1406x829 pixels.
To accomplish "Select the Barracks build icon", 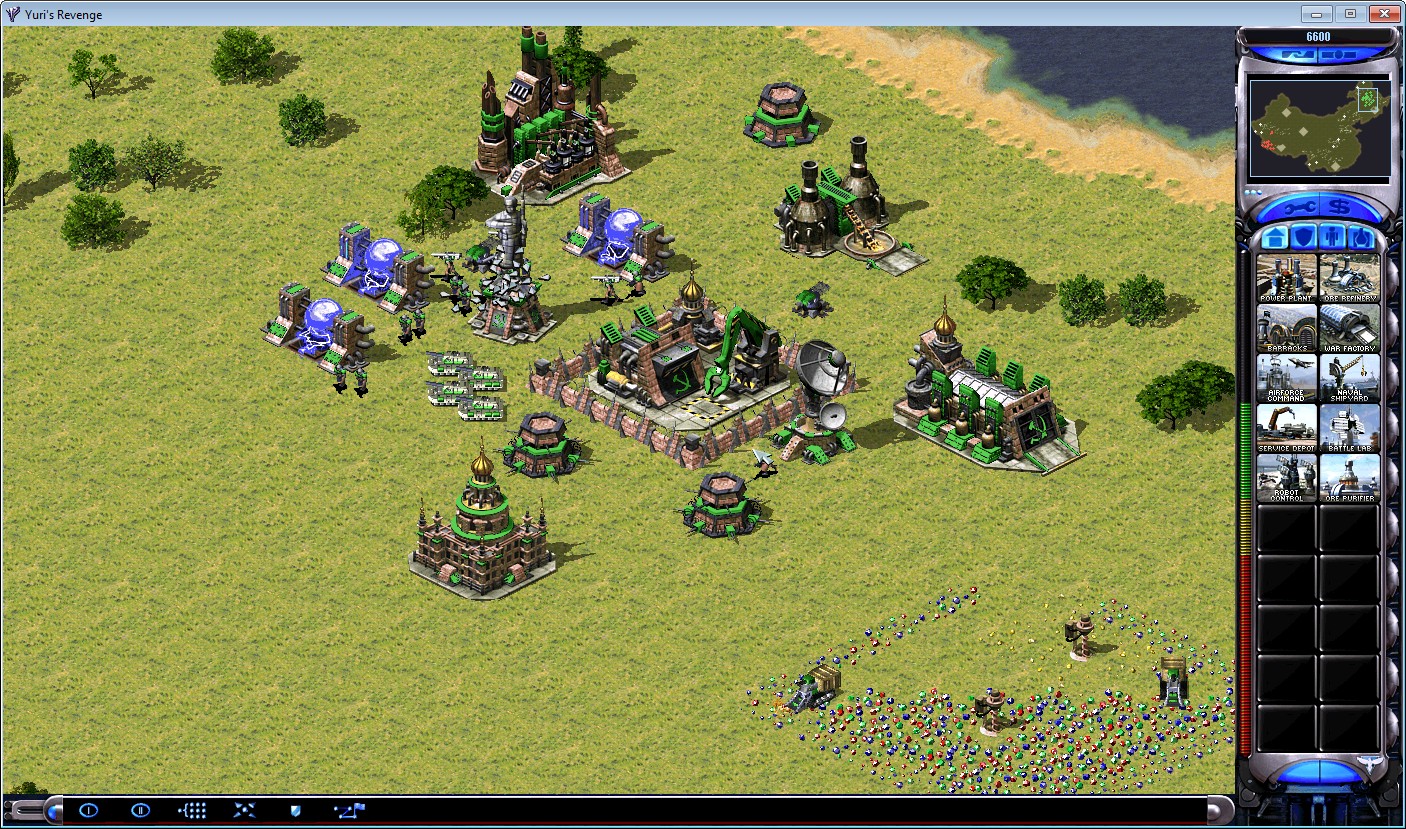I will pos(1287,330).
